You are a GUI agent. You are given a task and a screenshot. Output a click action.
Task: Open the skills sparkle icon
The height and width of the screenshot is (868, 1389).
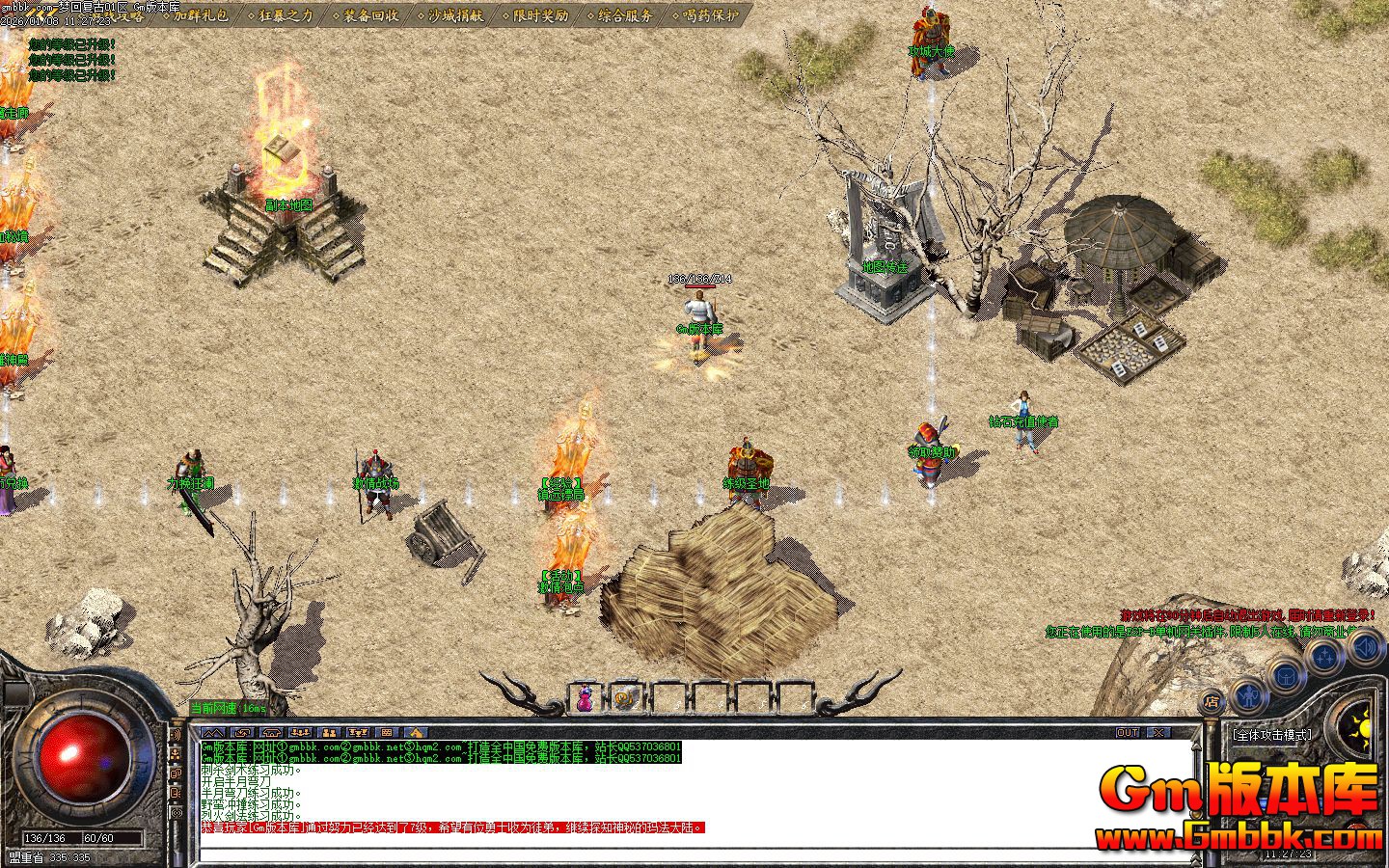coord(1326,657)
